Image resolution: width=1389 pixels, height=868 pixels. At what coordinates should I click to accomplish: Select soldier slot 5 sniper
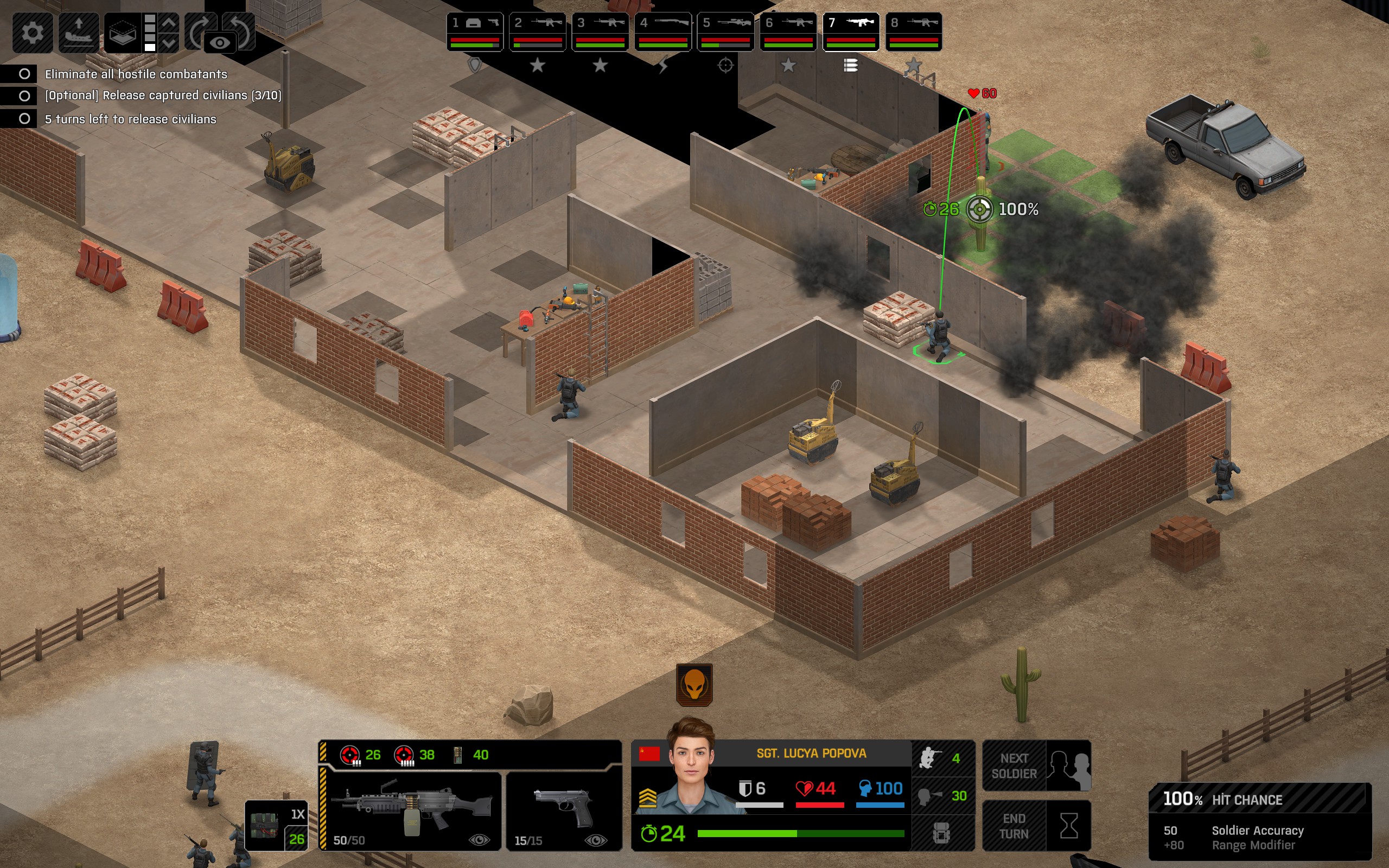coord(725,31)
